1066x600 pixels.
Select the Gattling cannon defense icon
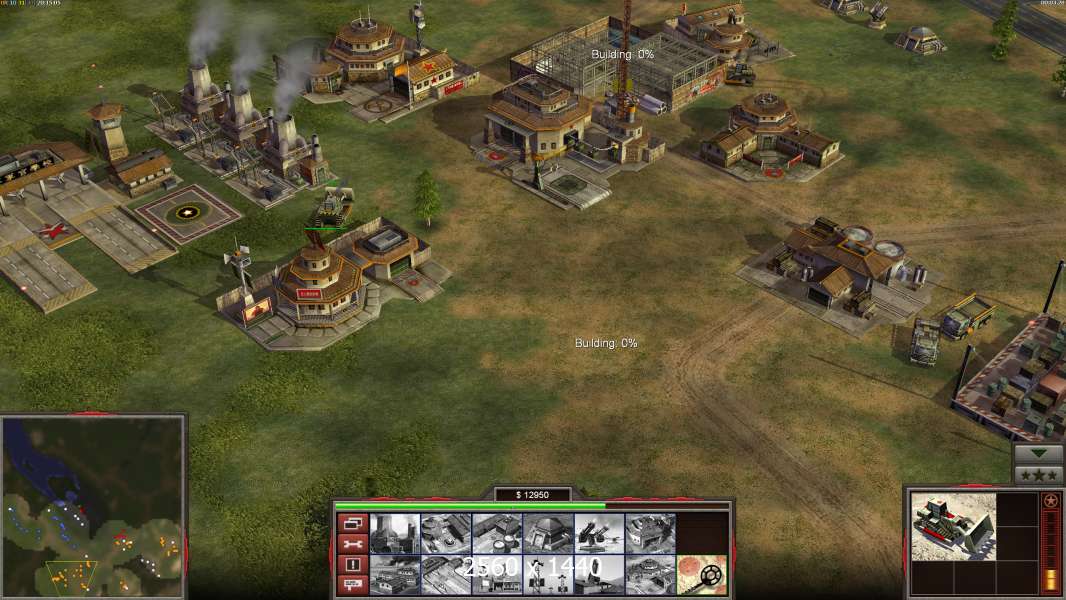click(599, 533)
